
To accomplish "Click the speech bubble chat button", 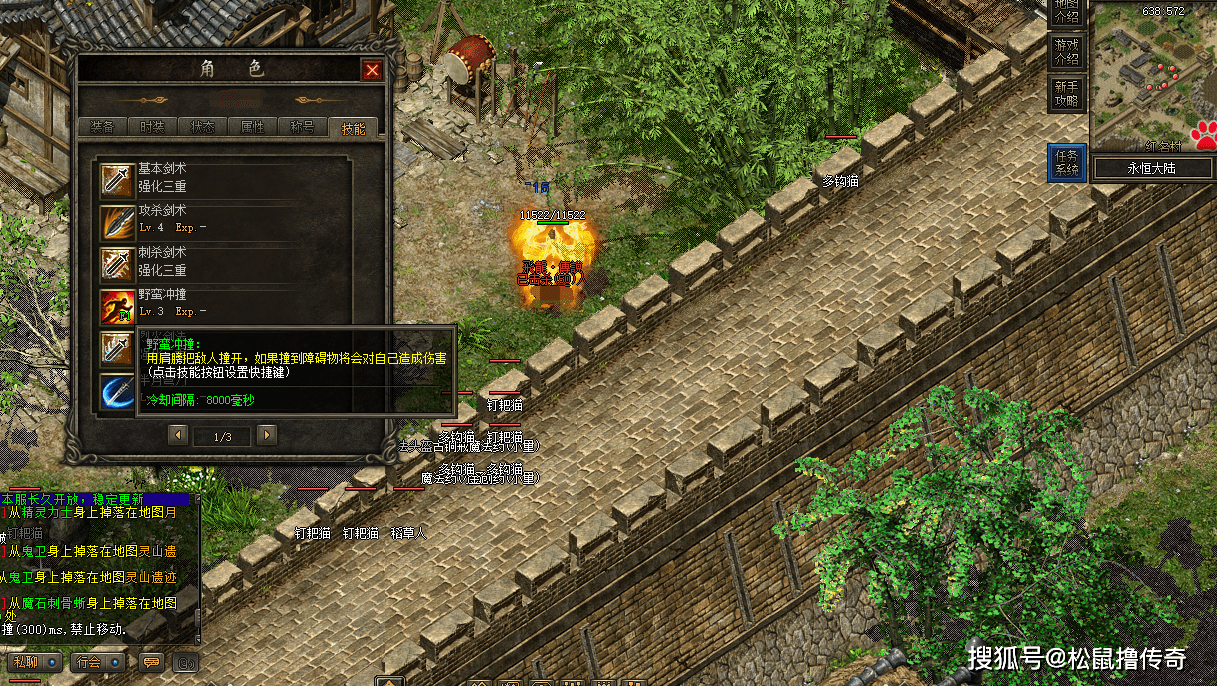I will (x=152, y=661).
